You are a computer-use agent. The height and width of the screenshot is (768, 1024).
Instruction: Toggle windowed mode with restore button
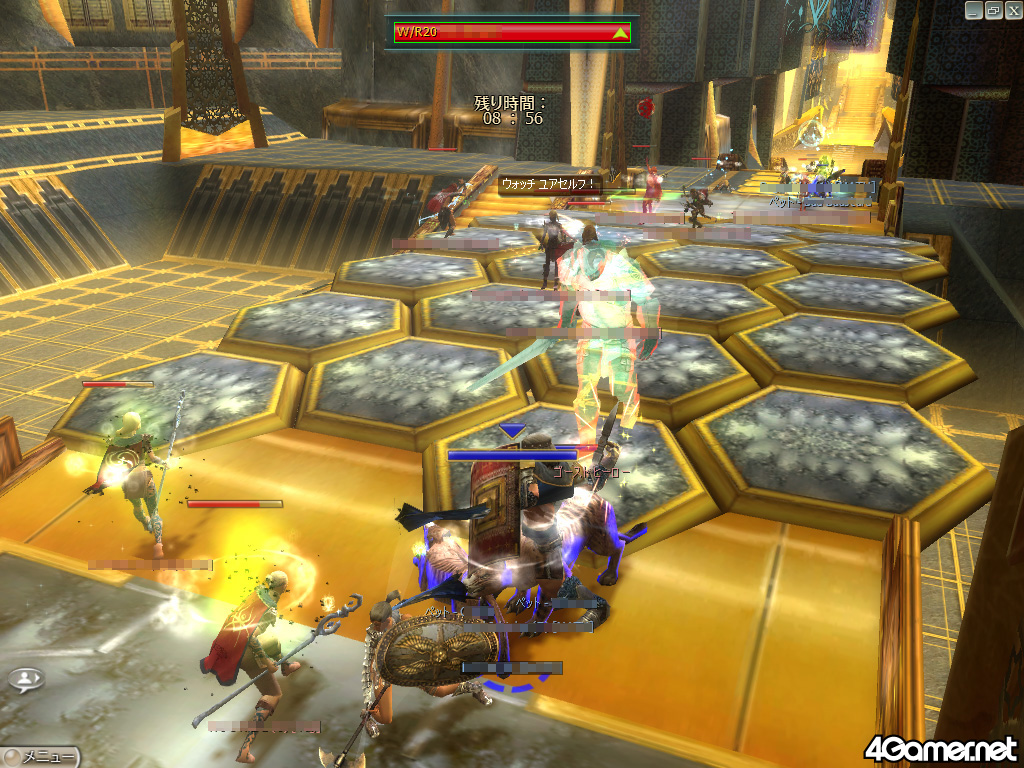coord(993,10)
